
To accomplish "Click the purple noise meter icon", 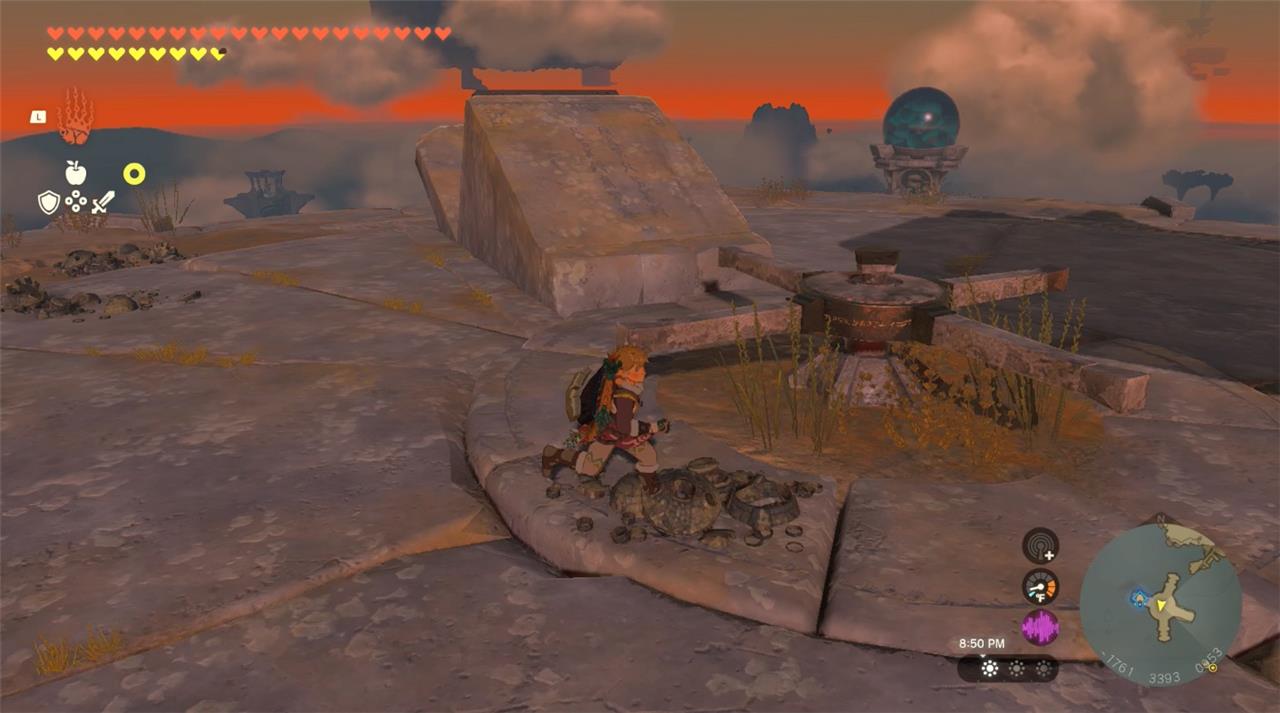I will [x=1040, y=628].
